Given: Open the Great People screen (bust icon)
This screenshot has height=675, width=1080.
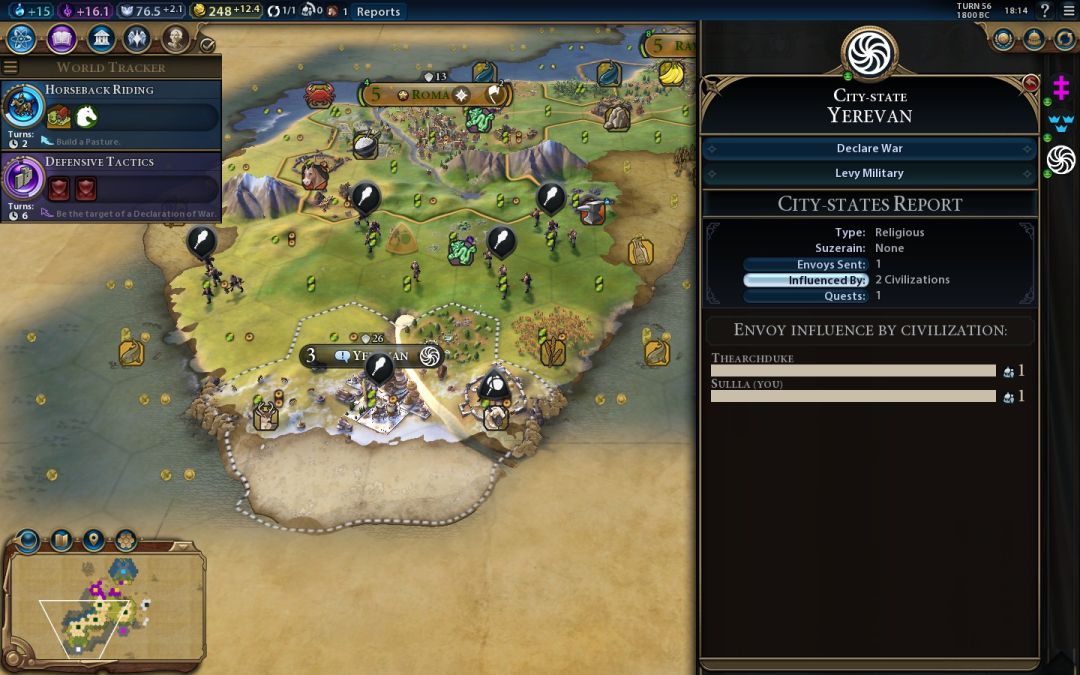Looking at the screenshot, I should click(x=175, y=39).
